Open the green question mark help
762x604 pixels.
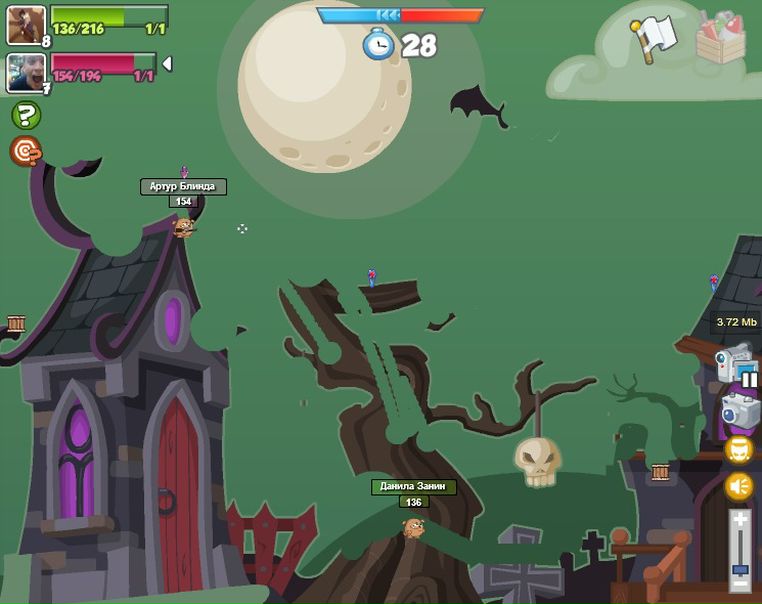(26, 115)
